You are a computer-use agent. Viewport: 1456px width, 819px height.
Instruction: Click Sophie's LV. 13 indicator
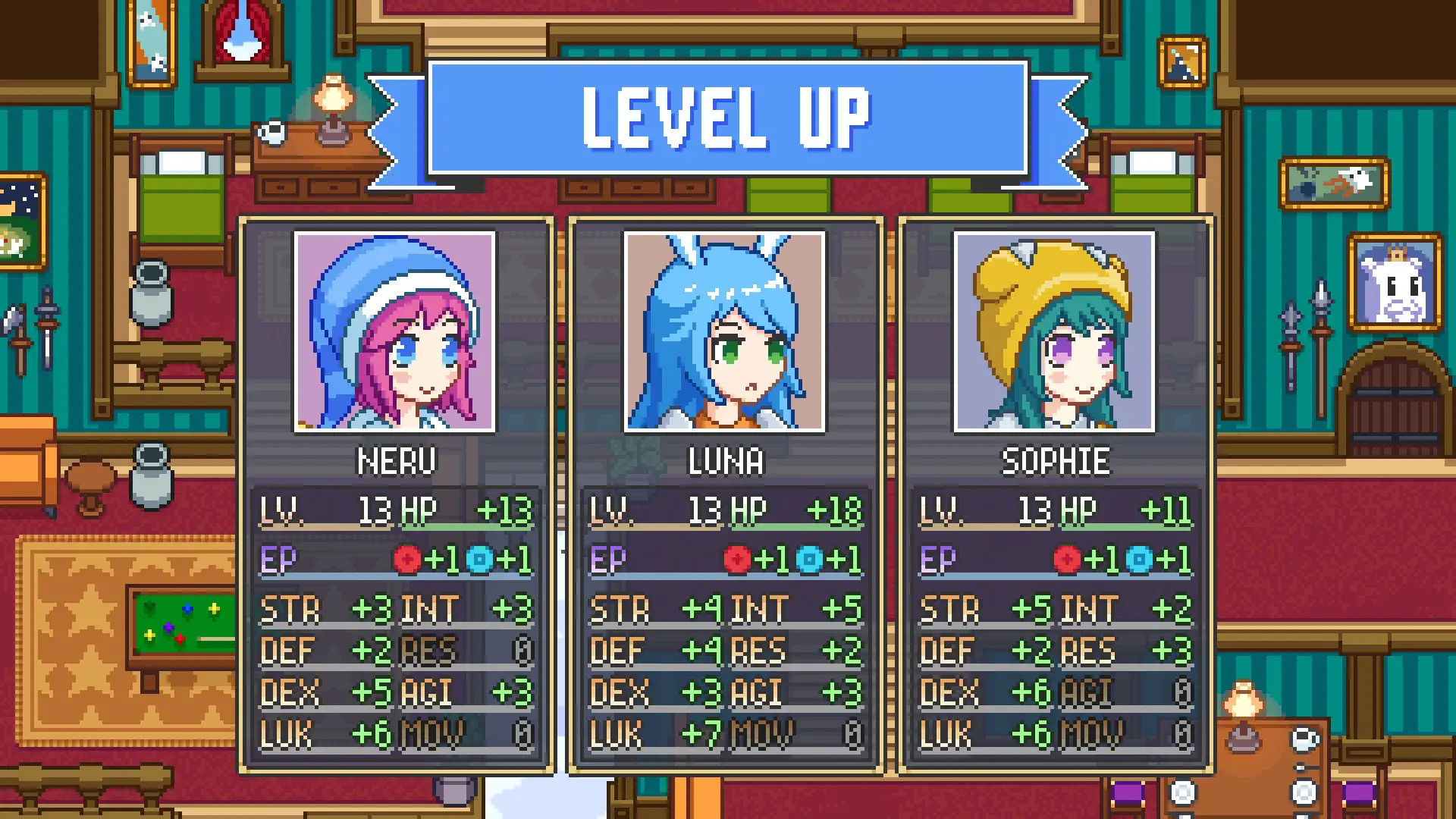(986, 510)
